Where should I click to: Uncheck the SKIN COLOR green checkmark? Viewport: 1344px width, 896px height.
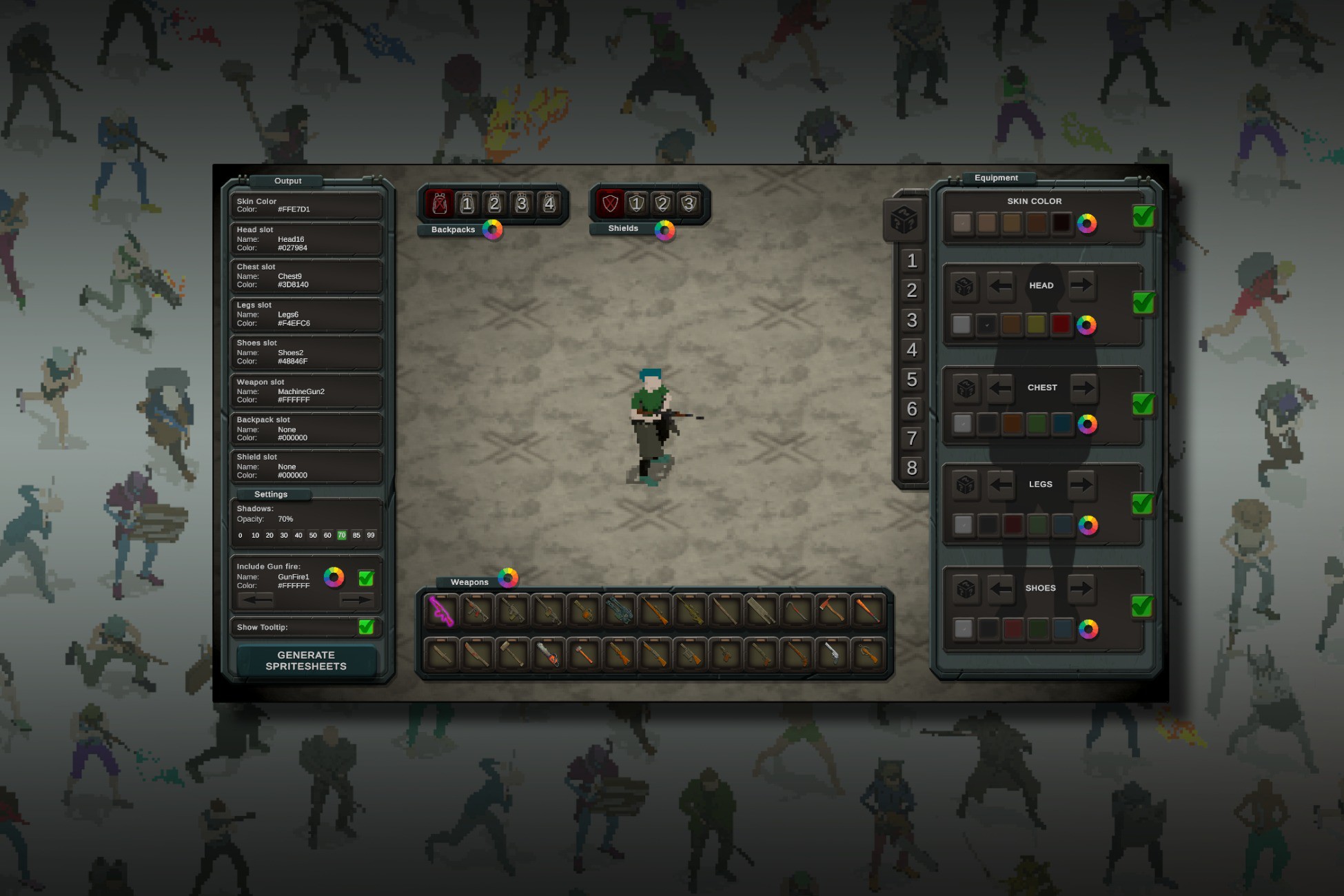point(1143,217)
